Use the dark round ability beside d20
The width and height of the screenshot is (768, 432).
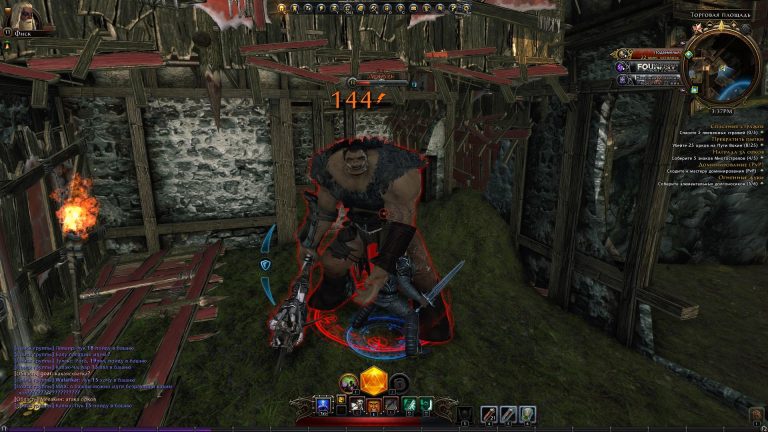[x=398, y=381]
